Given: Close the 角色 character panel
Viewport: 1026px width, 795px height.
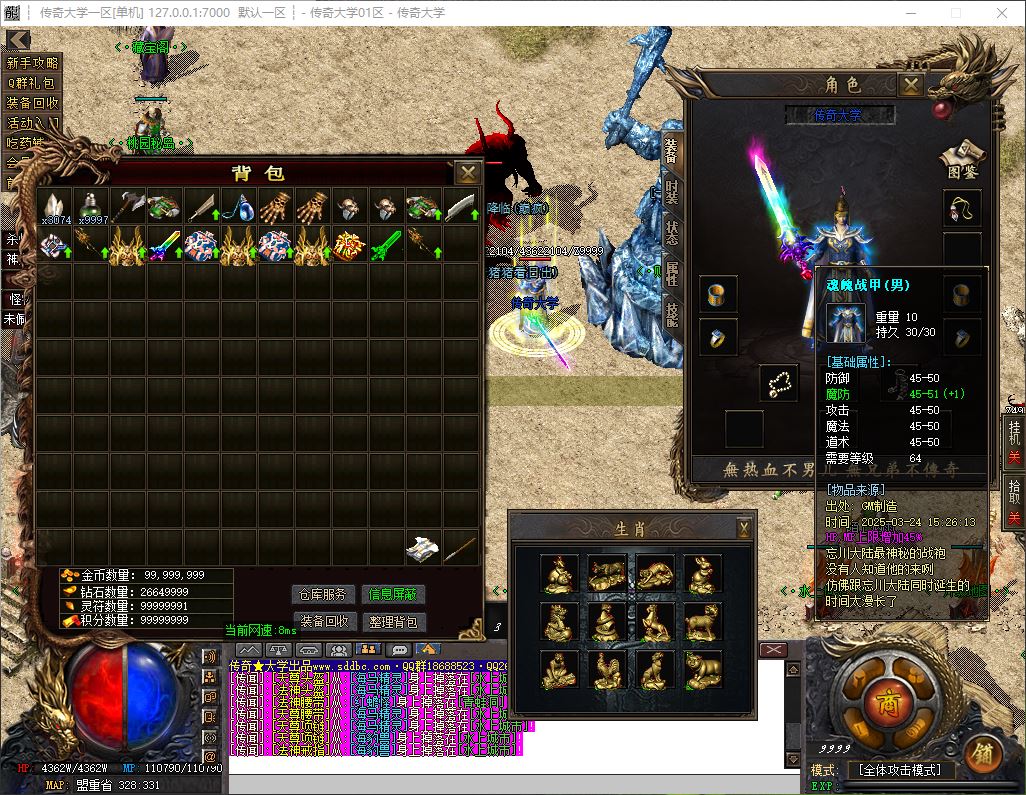Looking at the screenshot, I should click(910, 85).
